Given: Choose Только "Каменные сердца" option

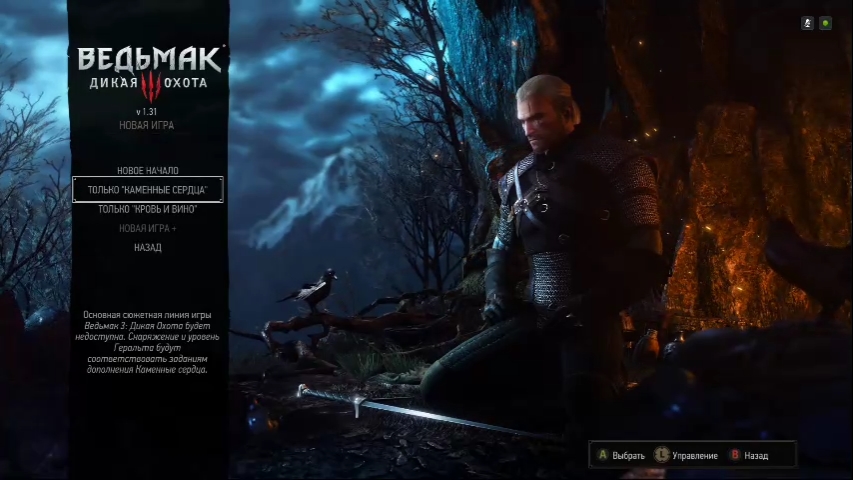Looking at the screenshot, I should (147, 190).
